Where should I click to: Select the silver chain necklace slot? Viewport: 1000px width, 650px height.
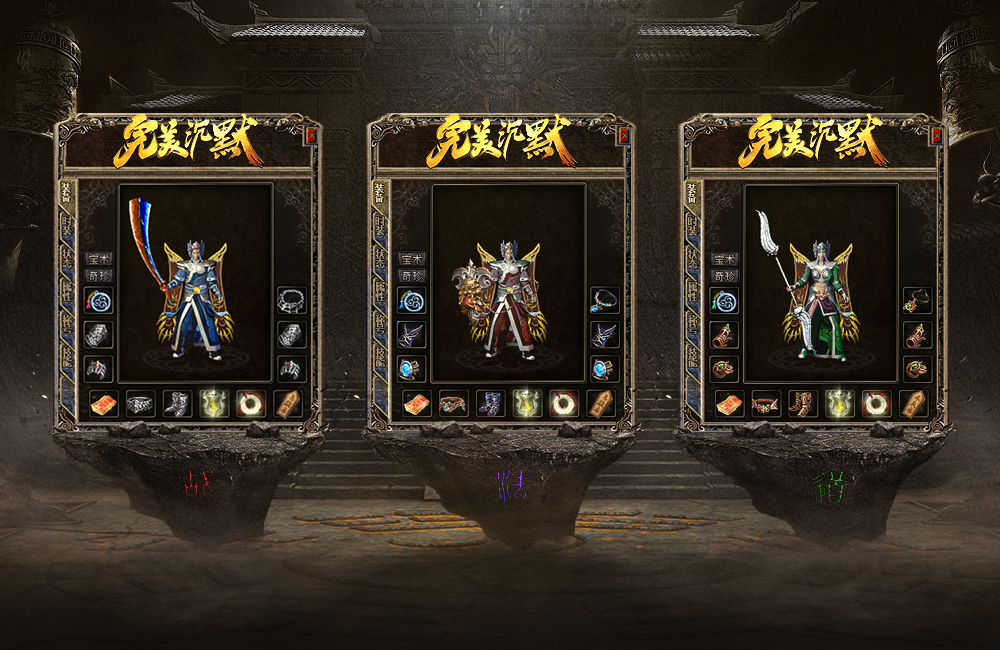click(x=291, y=300)
